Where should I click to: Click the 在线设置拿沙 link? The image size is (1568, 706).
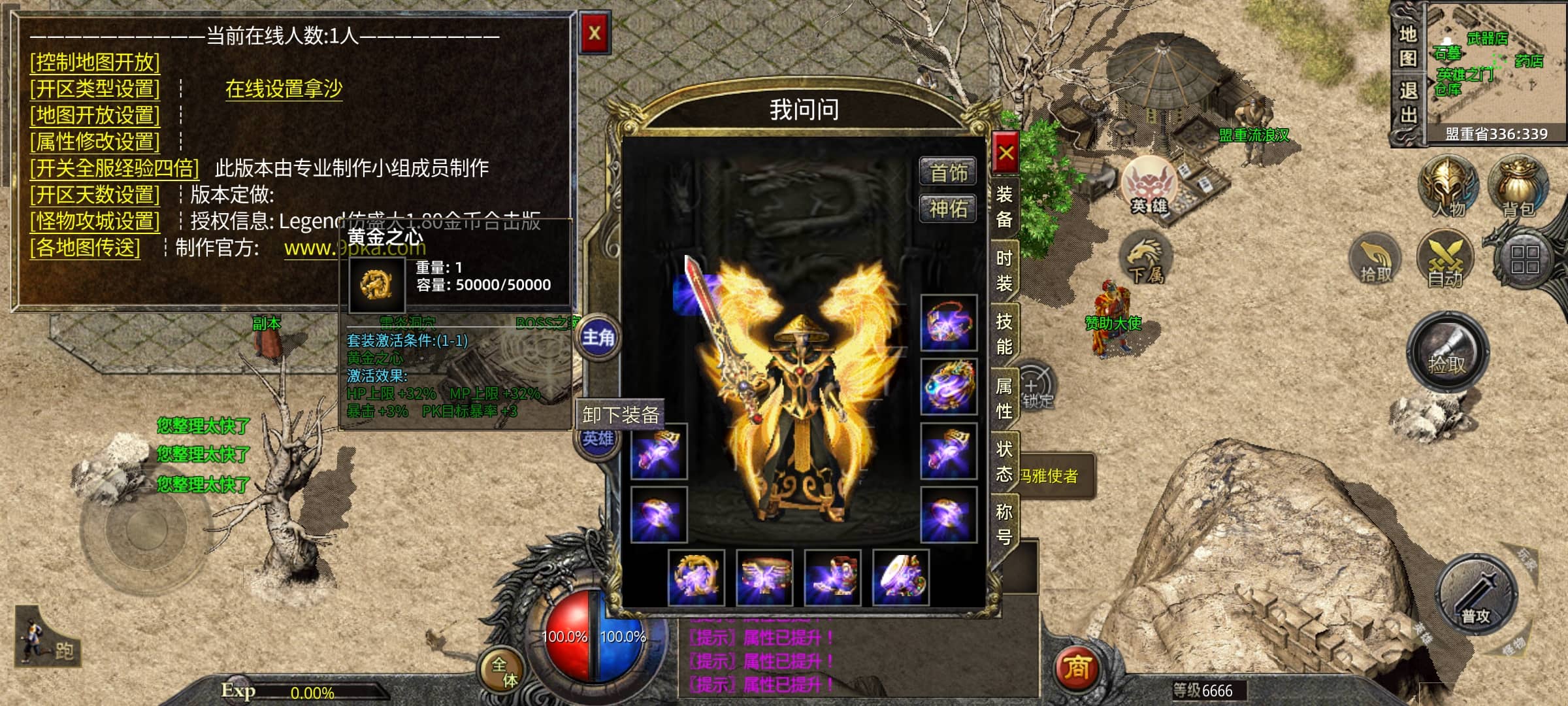pos(284,88)
